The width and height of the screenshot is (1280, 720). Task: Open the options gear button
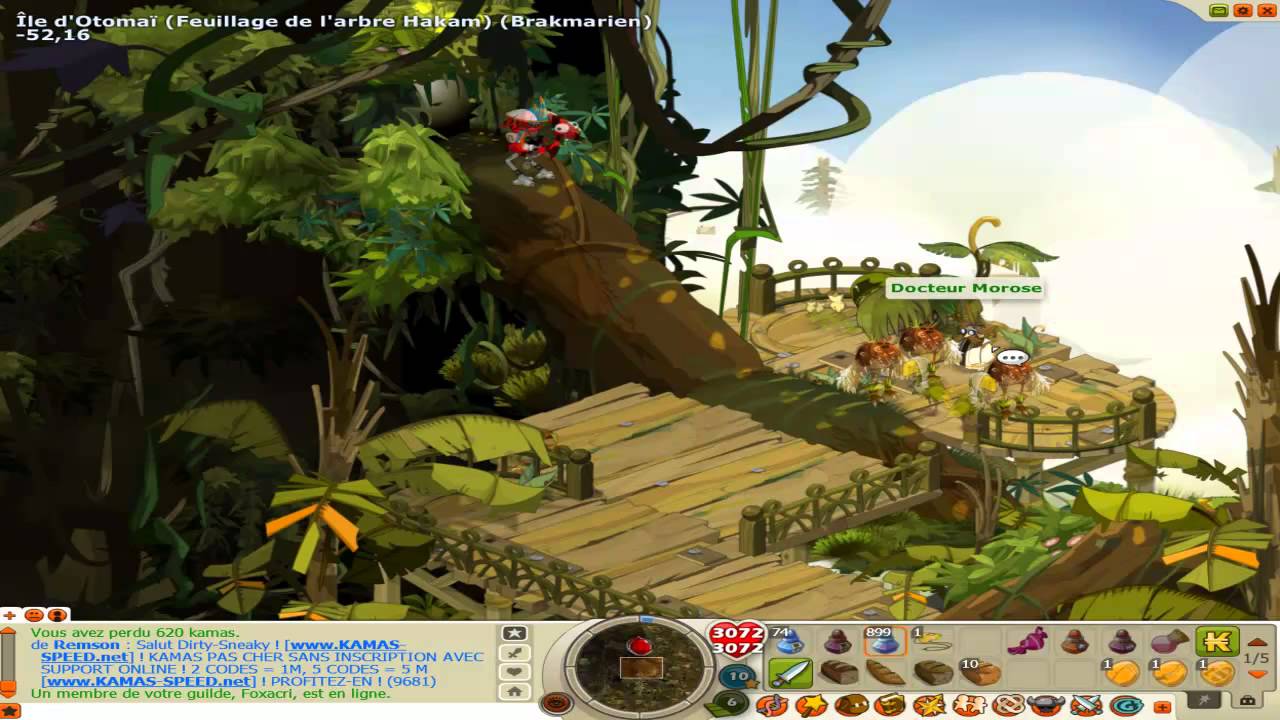coord(1243,11)
